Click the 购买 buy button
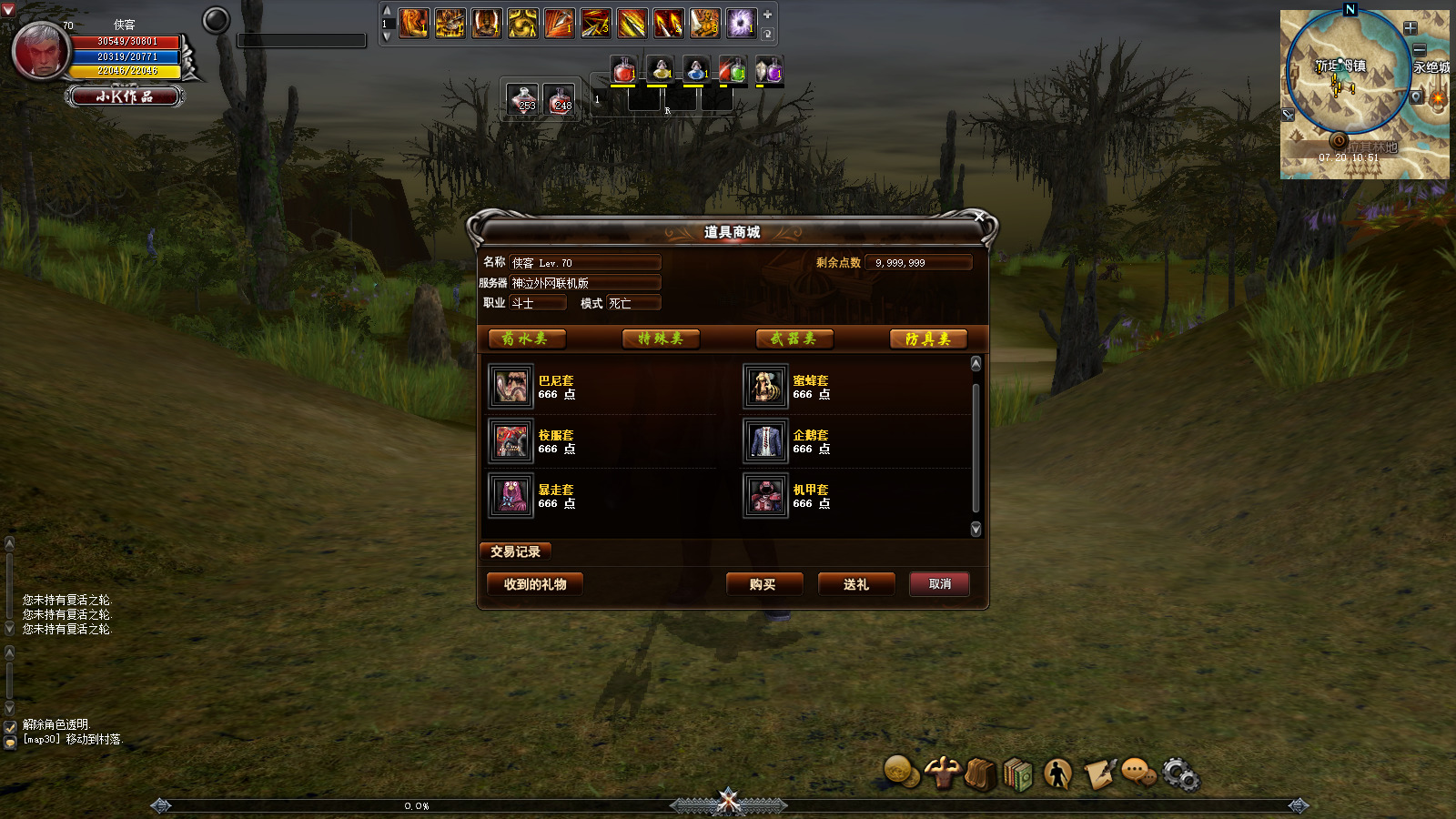The image size is (1456, 819). tap(763, 584)
